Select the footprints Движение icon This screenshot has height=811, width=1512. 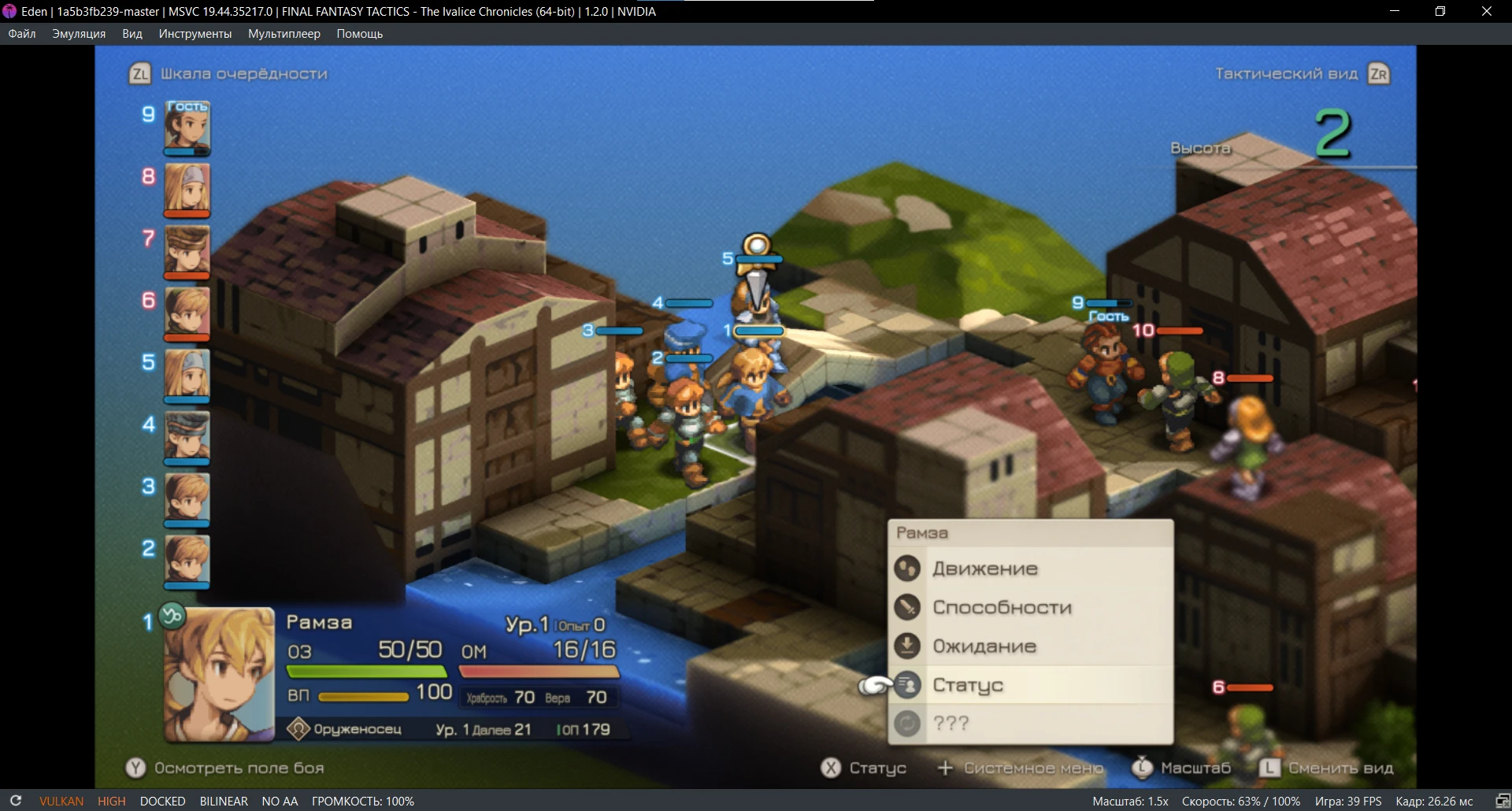click(909, 568)
